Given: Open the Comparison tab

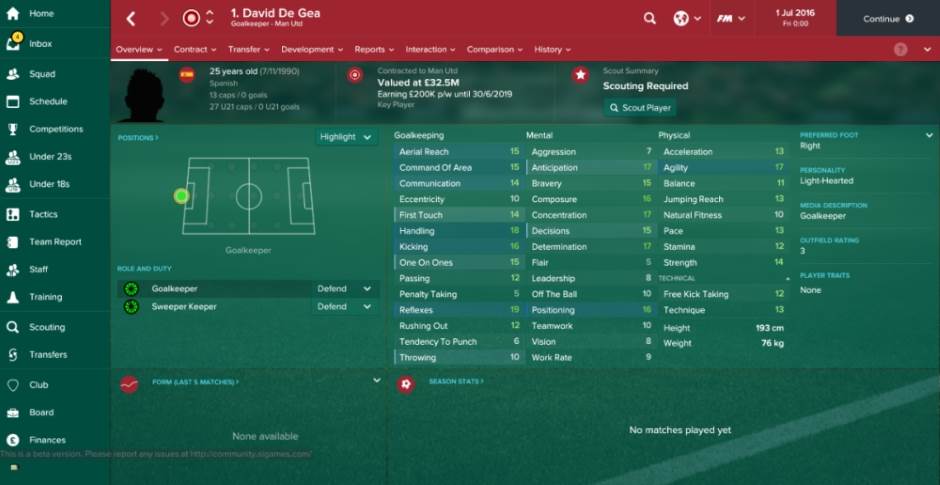Looking at the screenshot, I should click(493, 49).
